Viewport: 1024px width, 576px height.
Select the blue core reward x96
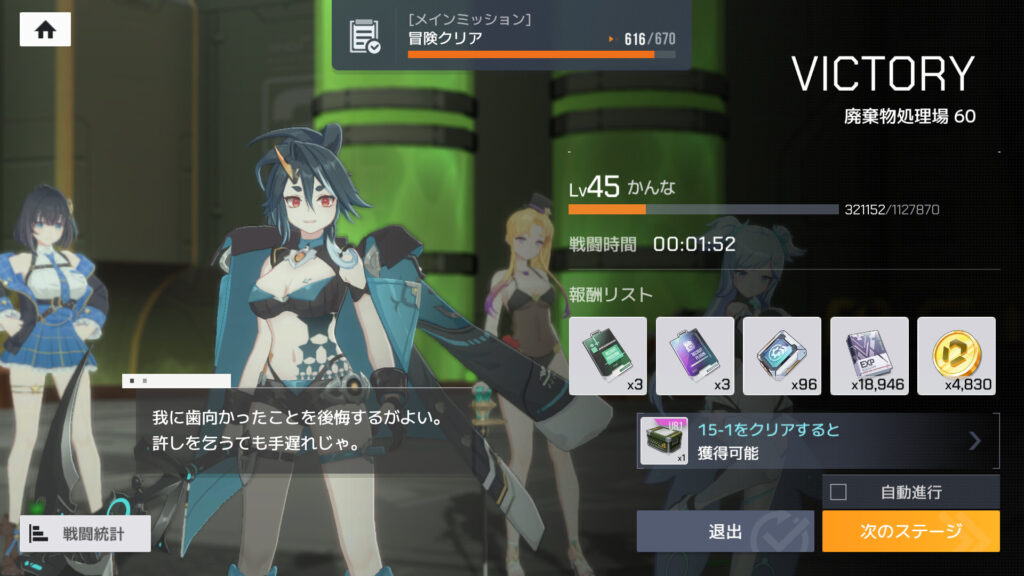tap(782, 356)
